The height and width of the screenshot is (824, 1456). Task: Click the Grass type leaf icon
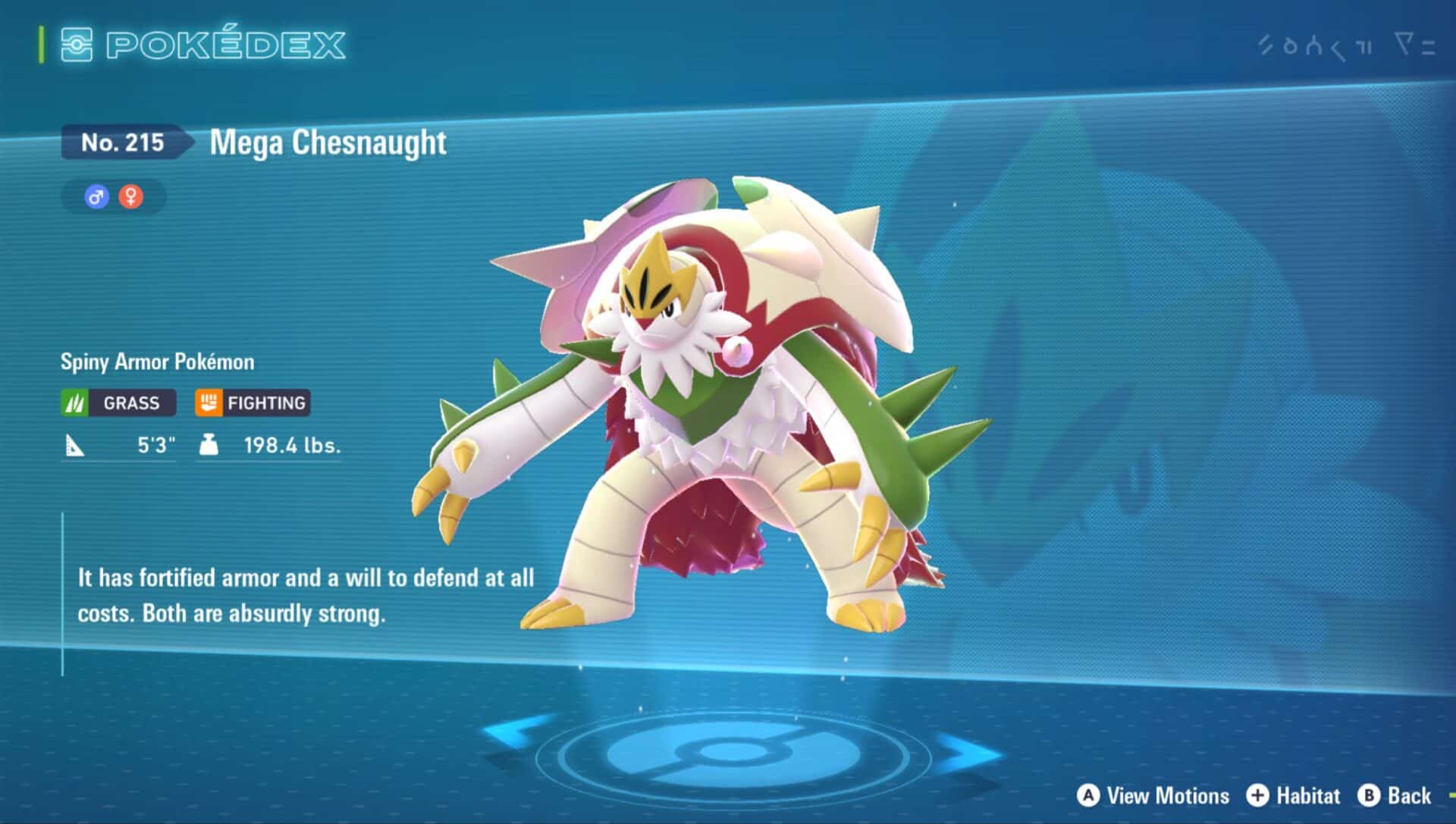(74, 403)
